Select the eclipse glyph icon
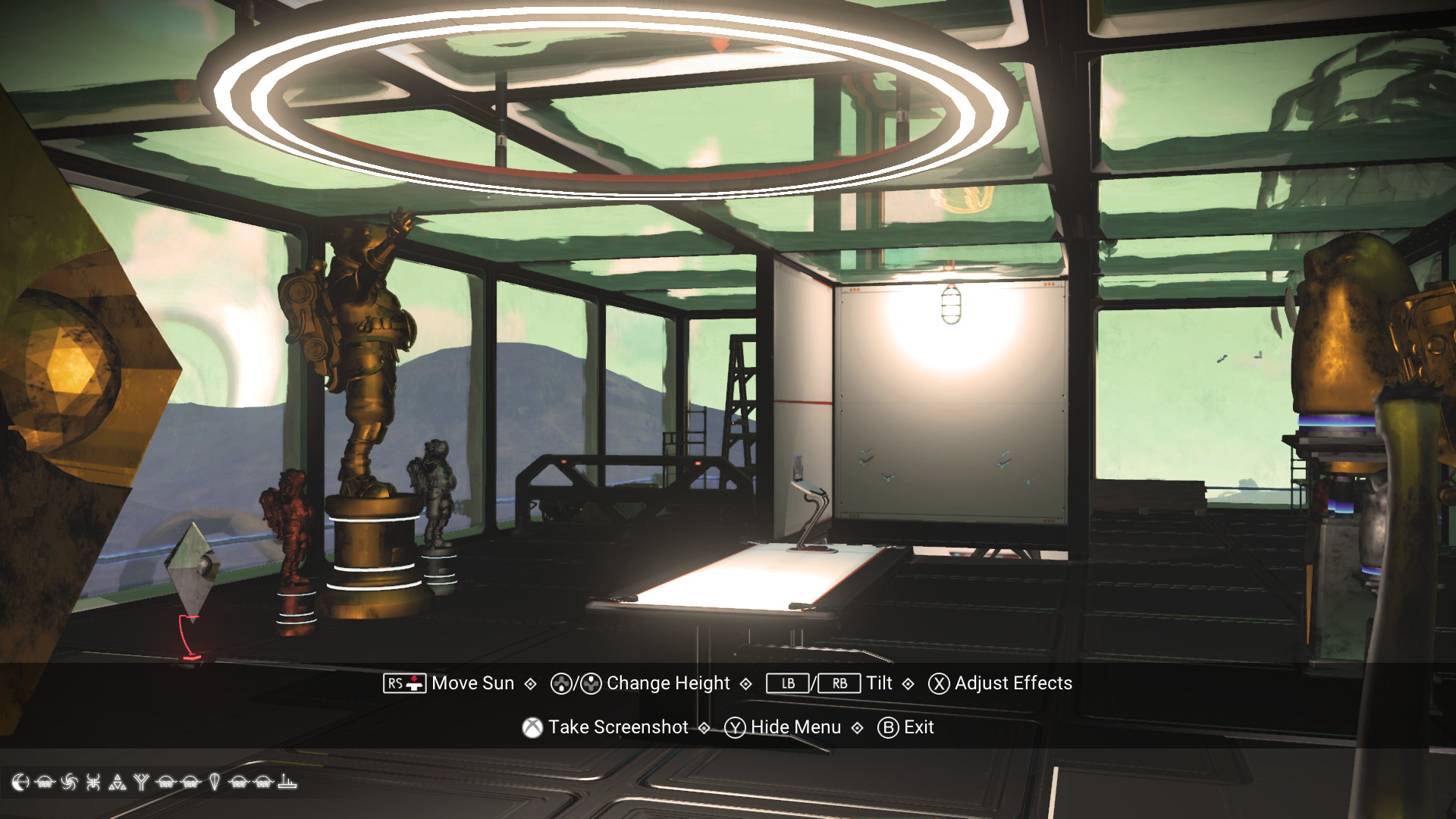Viewport: 1456px width, 819px height. [x=20, y=782]
